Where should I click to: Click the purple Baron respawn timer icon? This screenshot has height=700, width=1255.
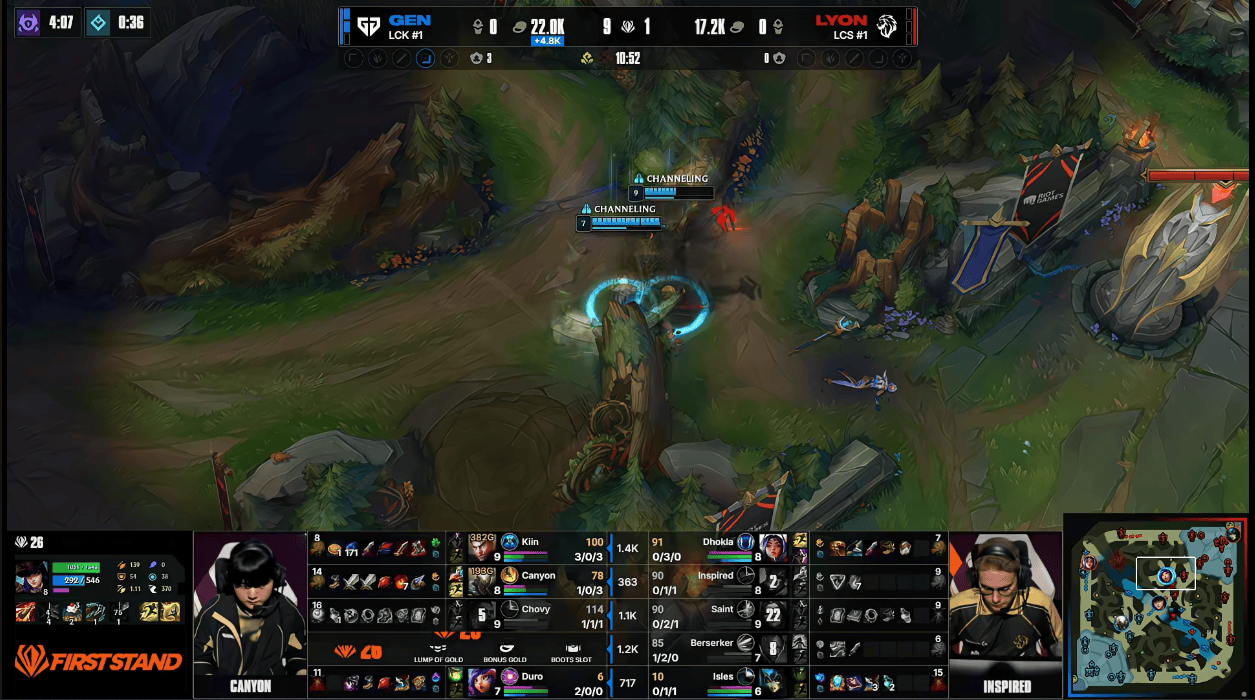pos(28,22)
